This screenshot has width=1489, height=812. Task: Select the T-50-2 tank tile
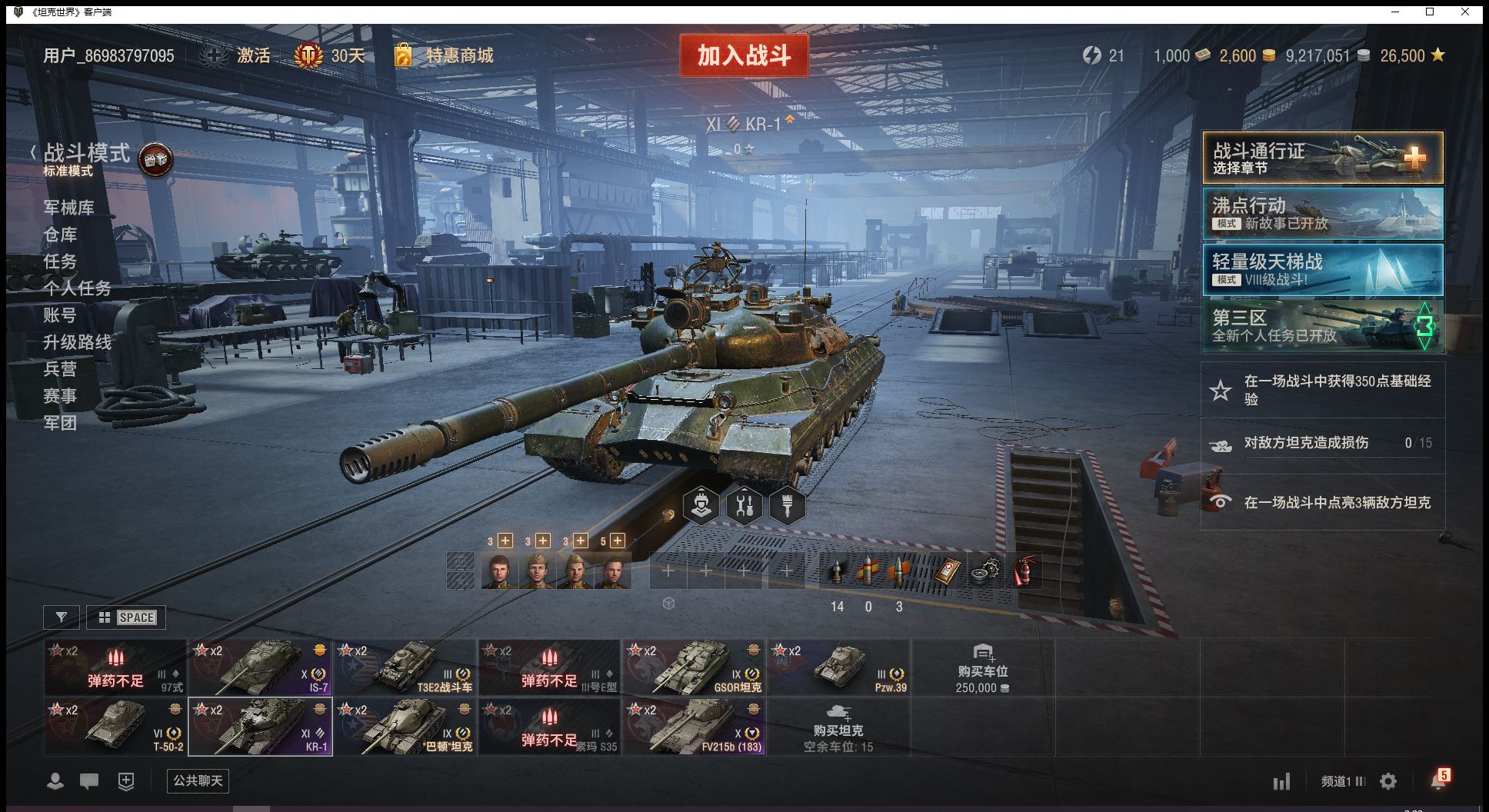[x=115, y=727]
